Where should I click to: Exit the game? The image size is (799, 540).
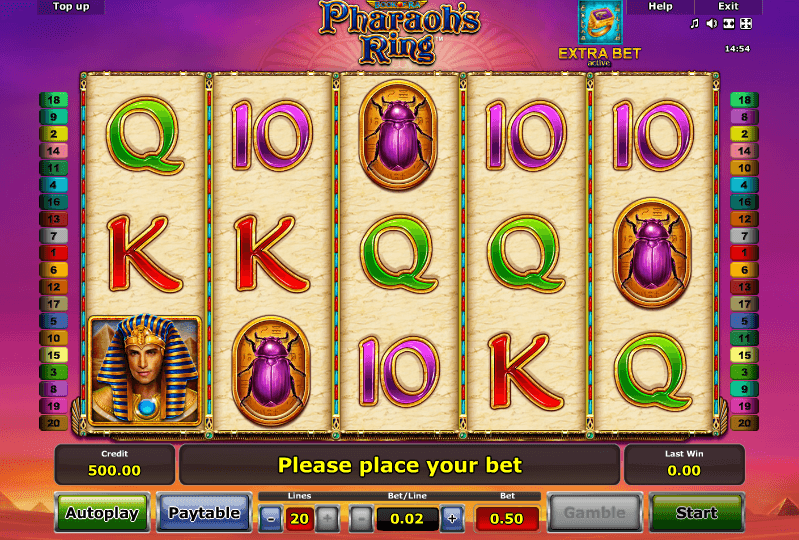[x=728, y=7]
